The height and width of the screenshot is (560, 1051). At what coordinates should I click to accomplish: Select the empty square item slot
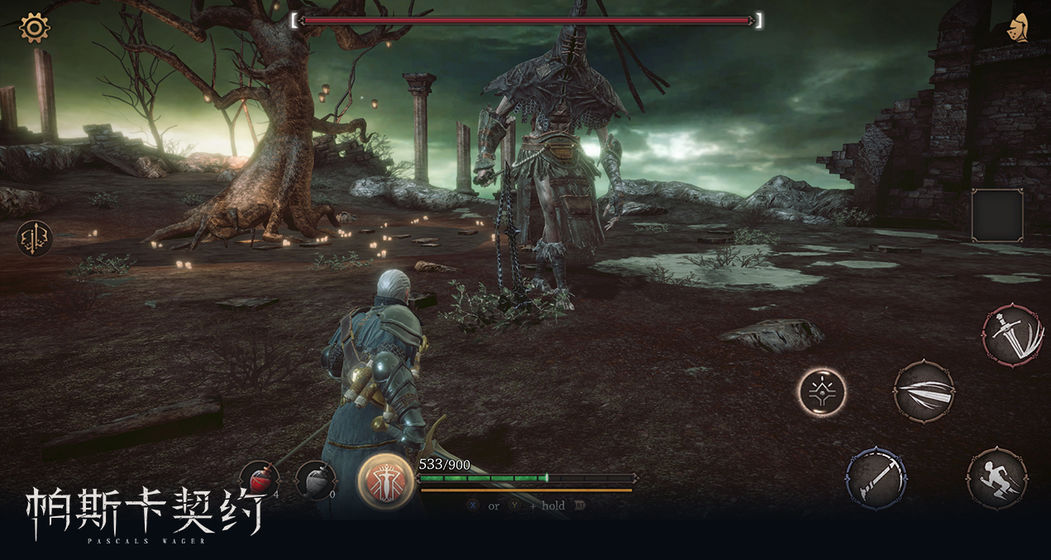pyautogui.click(x=997, y=215)
